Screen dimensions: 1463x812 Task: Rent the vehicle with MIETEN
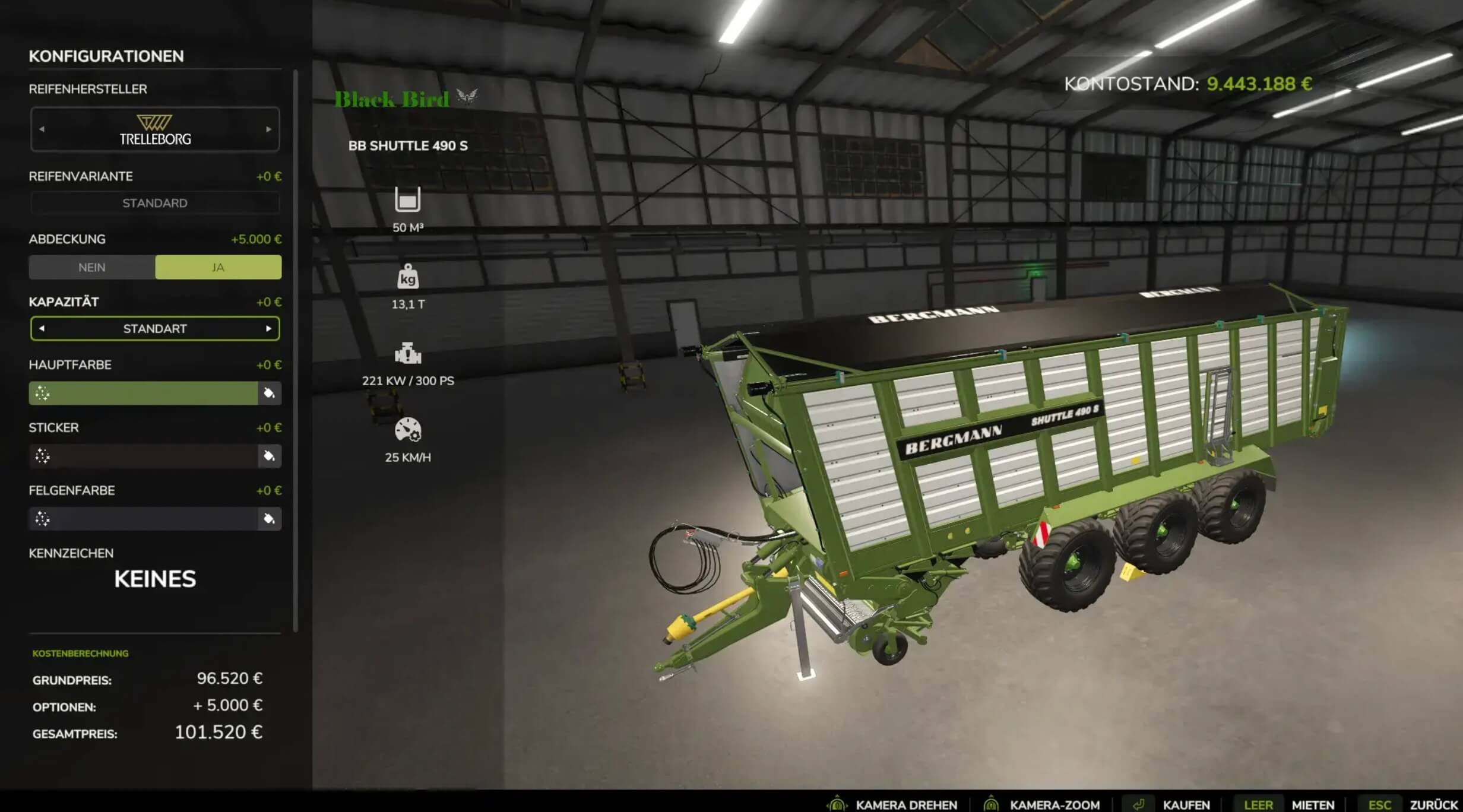pyautogui.click(x=1313, y=805)
